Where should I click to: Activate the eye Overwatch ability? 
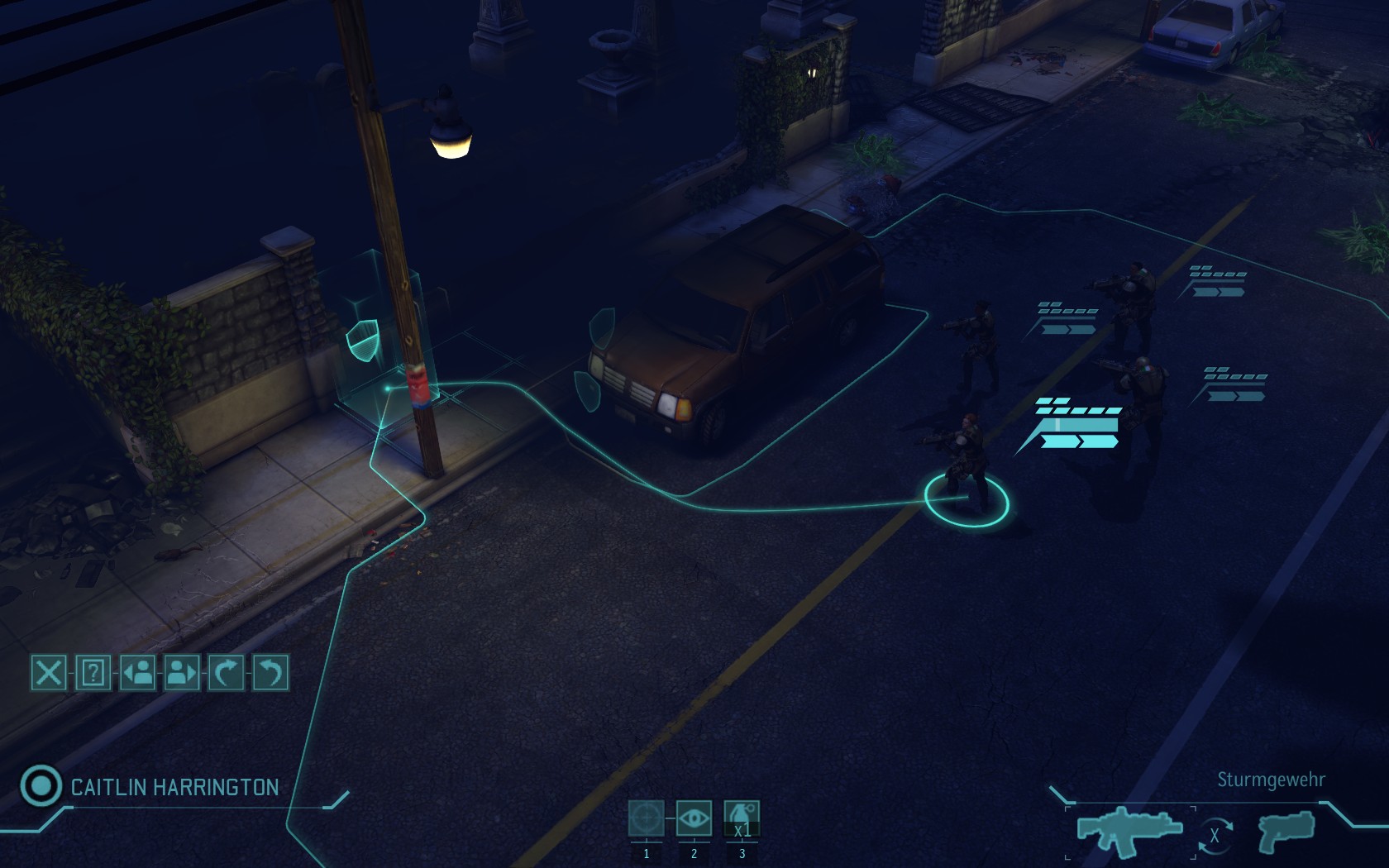694,818
